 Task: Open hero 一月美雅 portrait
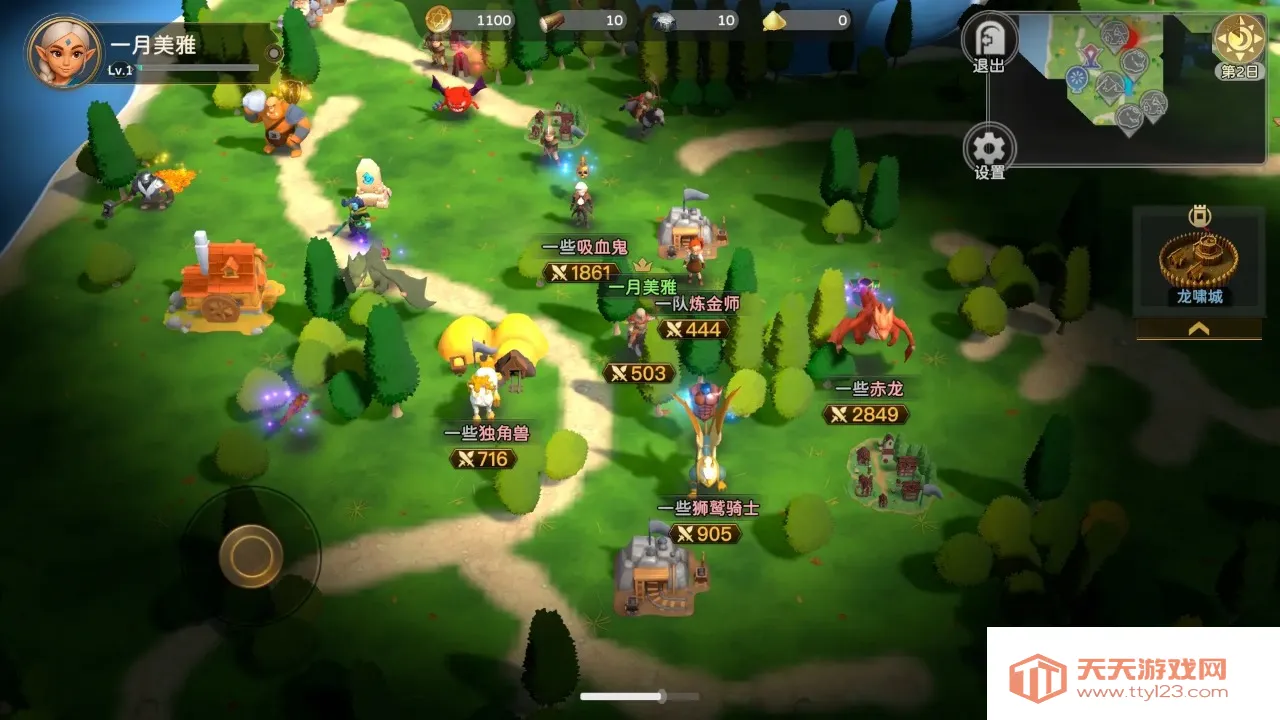tap(64, 52)
